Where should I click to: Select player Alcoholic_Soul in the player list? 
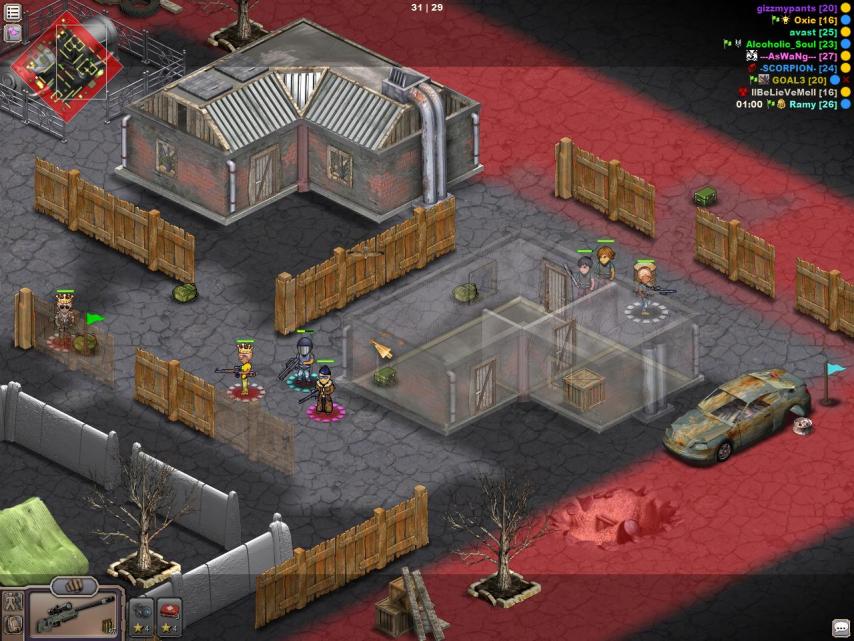791,44
